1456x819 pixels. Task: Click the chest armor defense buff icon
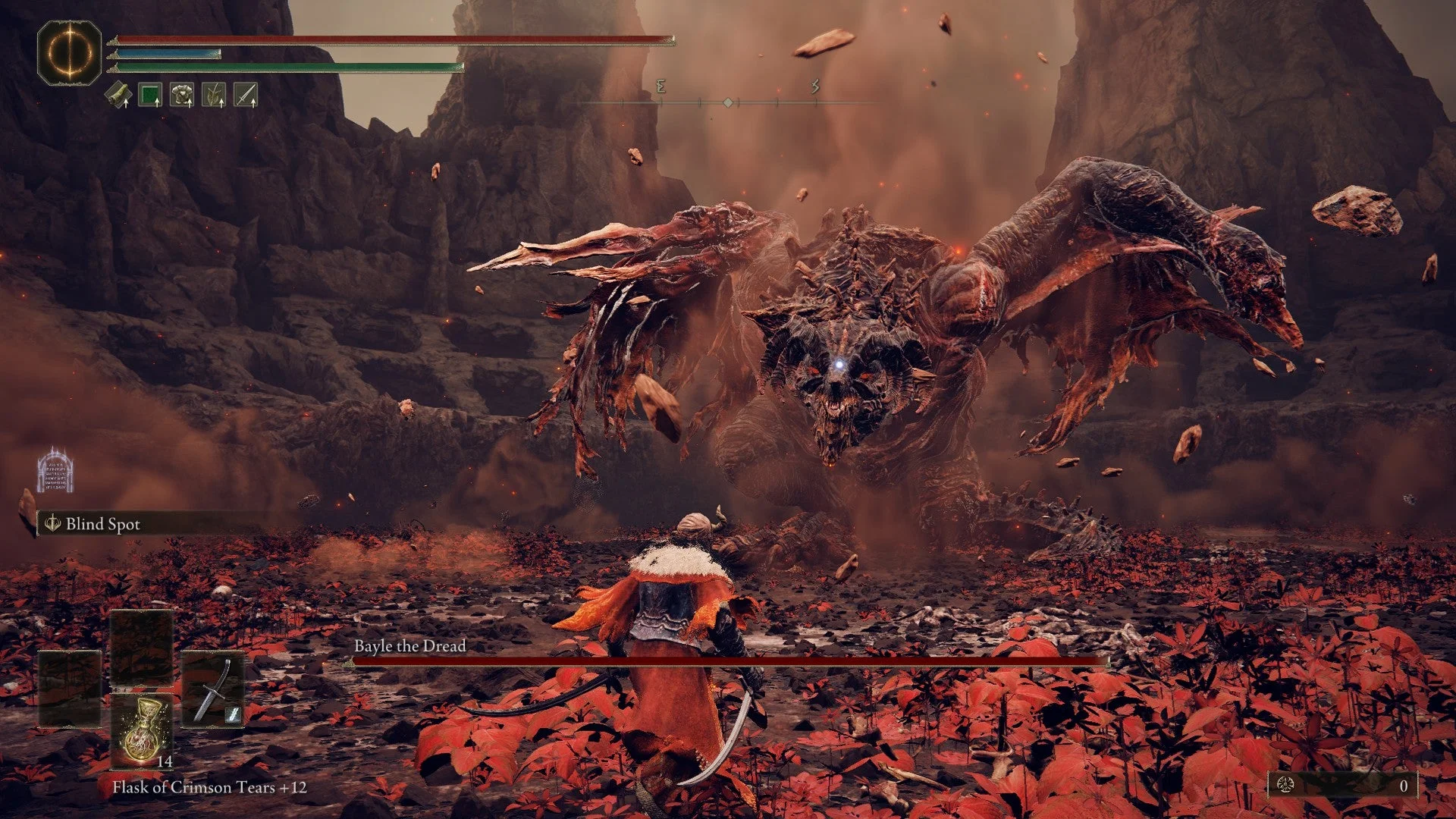pos(182,95)
